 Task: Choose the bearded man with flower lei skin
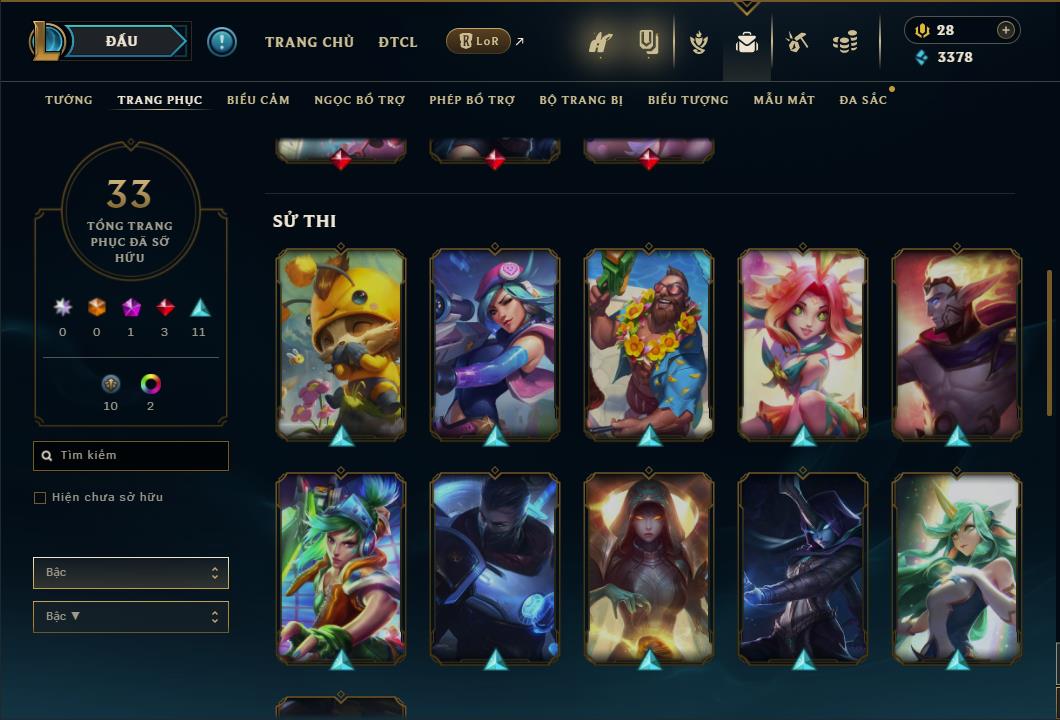tap(649, 344)
